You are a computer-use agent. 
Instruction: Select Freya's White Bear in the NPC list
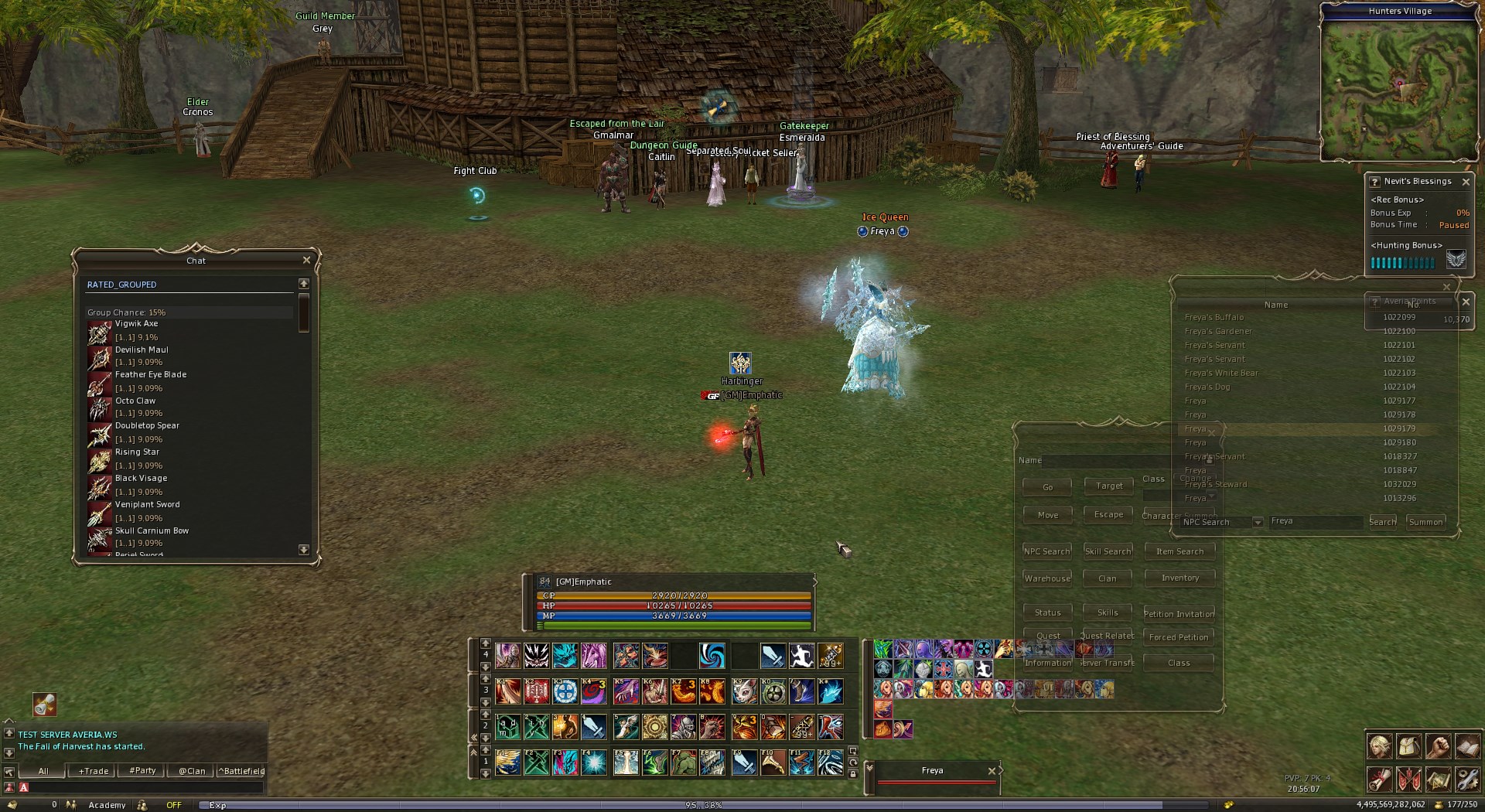click(1221, 373)
